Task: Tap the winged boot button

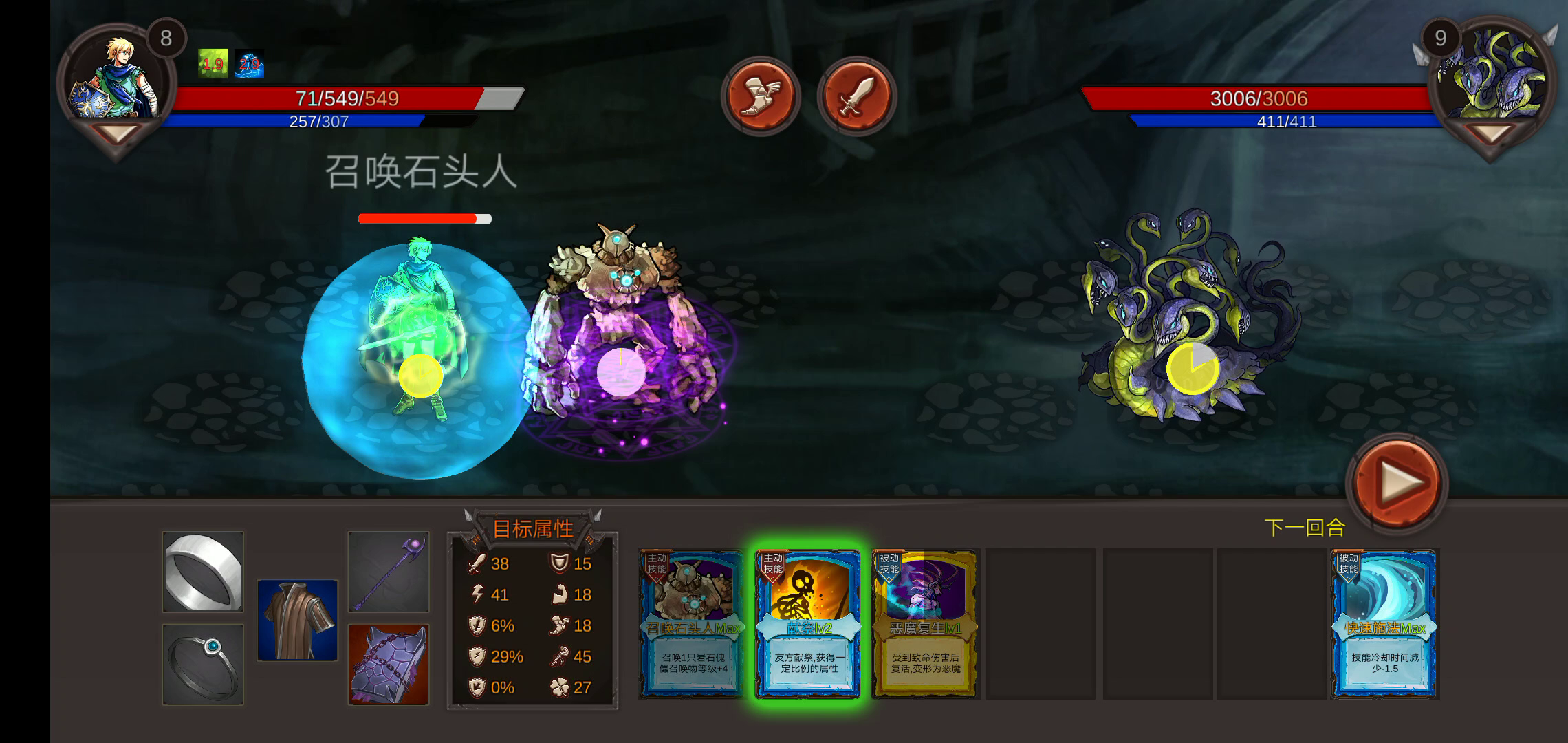Action: pyautogui.click(x=760, y=96)
